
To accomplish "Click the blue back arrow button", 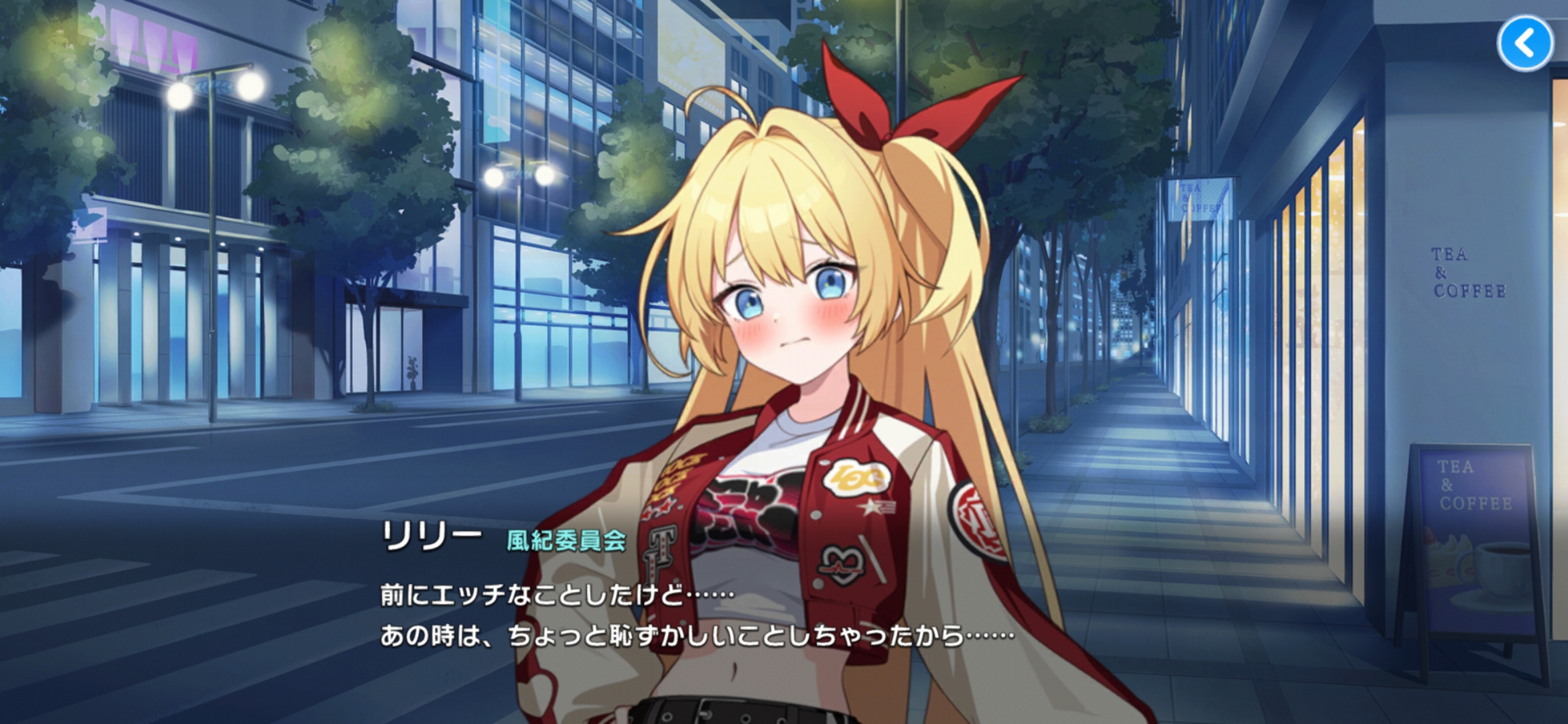I will (1525, 44).
